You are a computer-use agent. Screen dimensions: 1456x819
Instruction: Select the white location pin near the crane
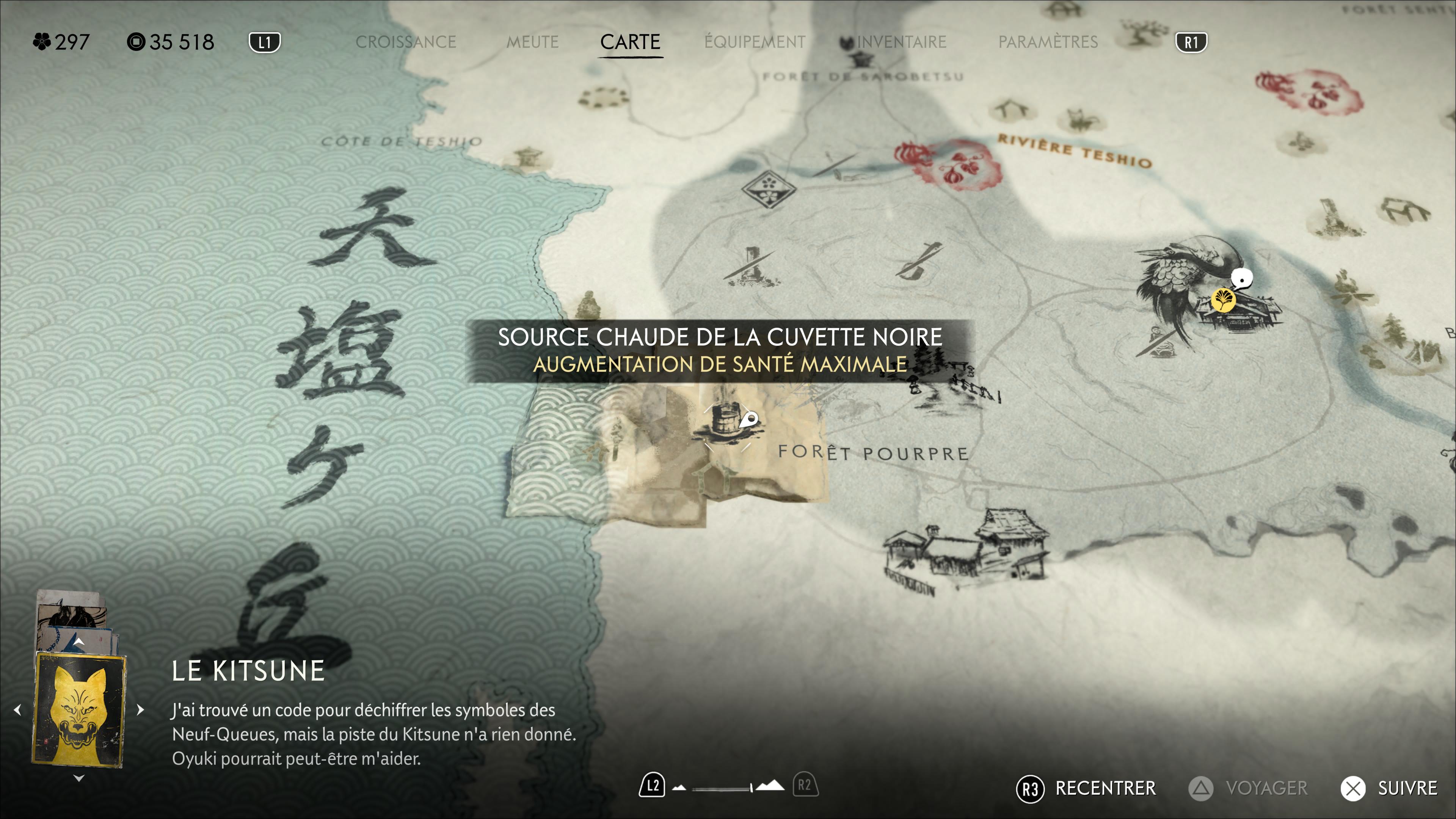[1241, 279]
